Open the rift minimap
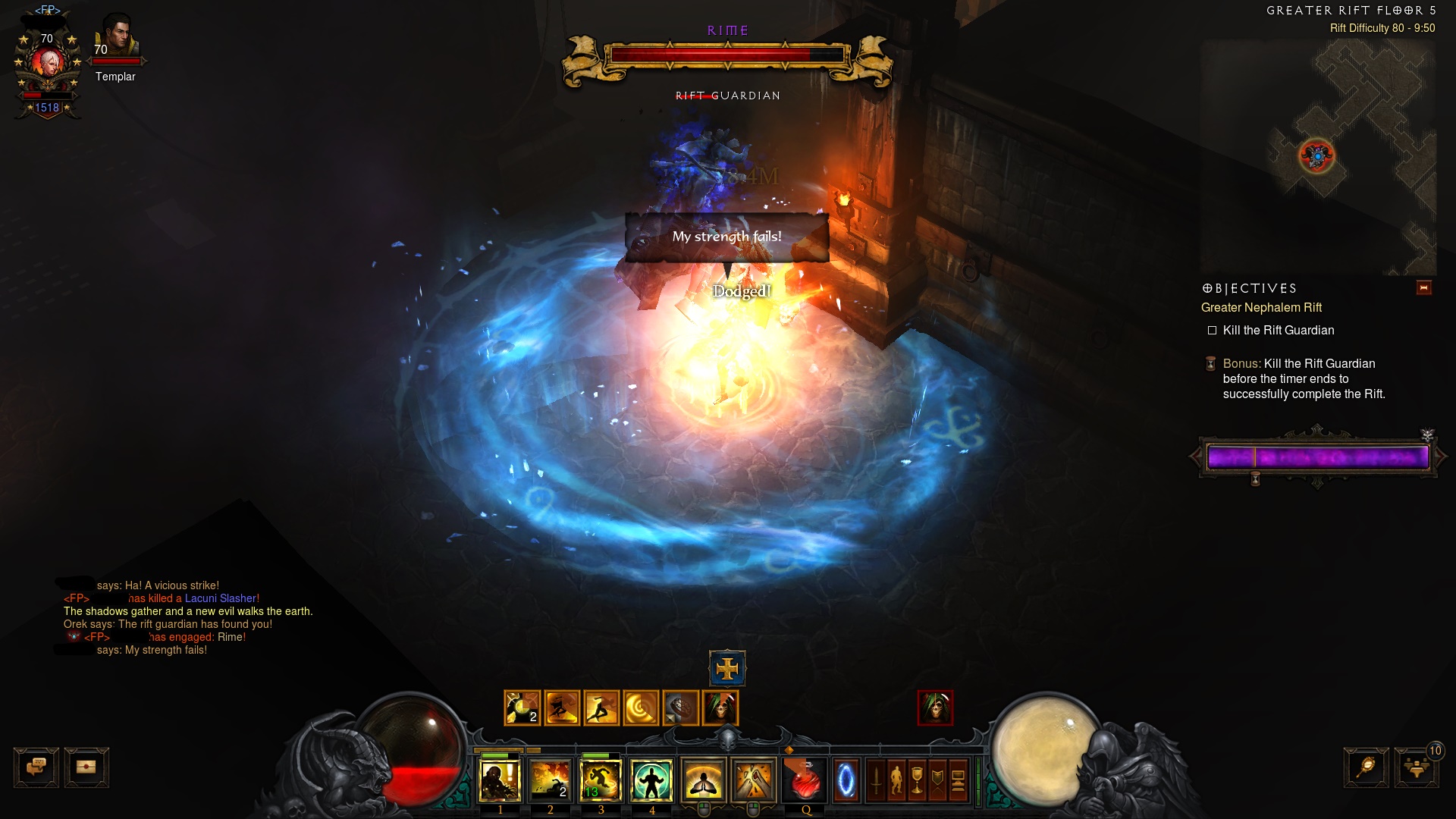1456x819 pixels. pos(1318,156)
